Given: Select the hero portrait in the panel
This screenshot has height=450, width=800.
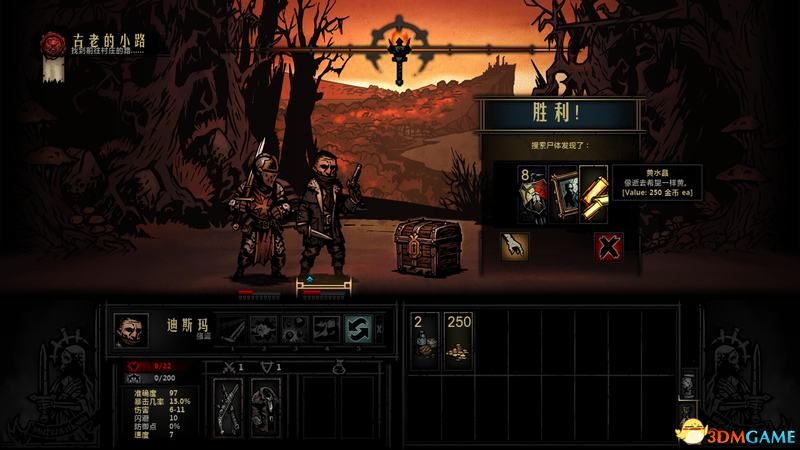Looking at the screenshot, I should point(131,329).
